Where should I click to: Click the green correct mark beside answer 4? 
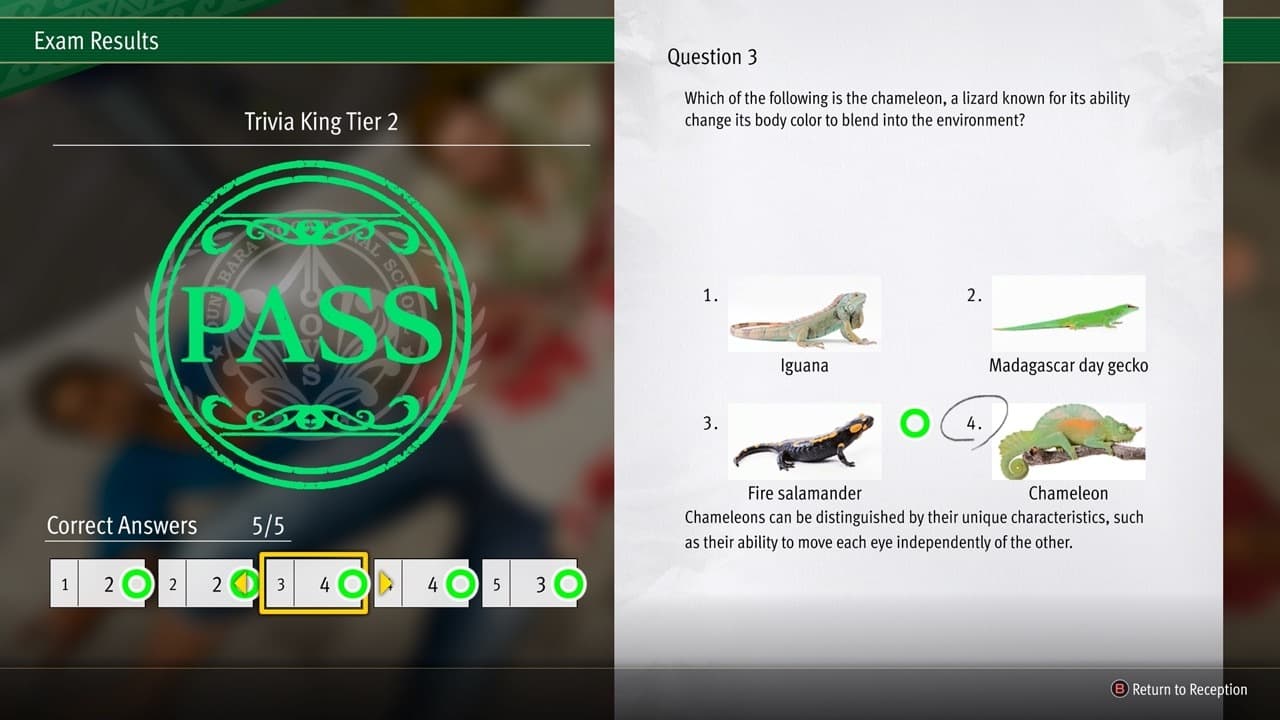[x=914, y=424]
